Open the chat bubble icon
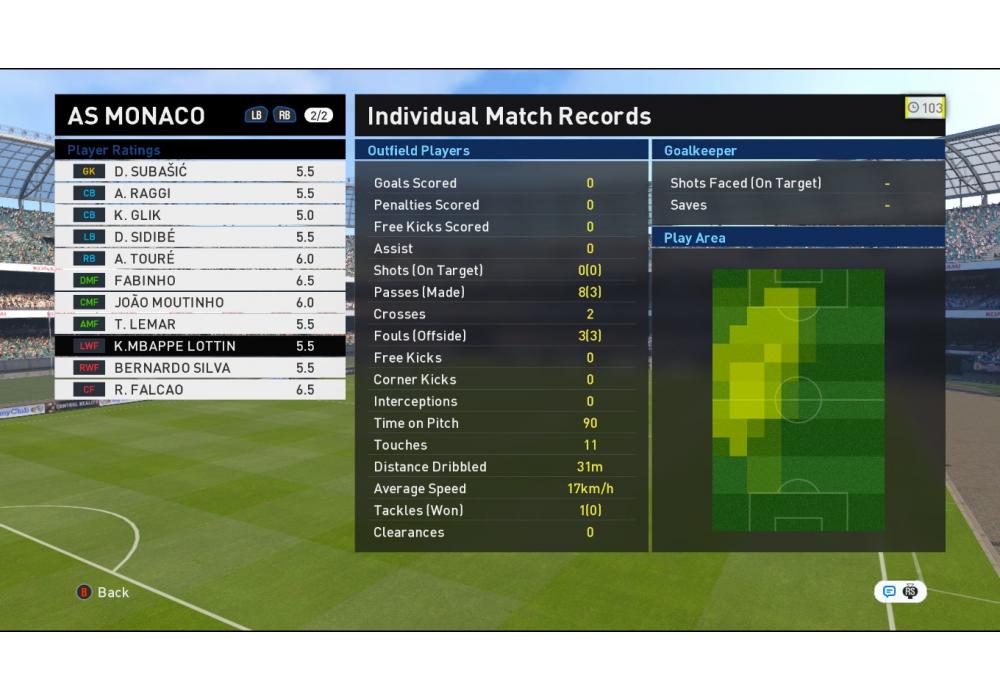1000x700 pixels. click(x=888, y=592)
